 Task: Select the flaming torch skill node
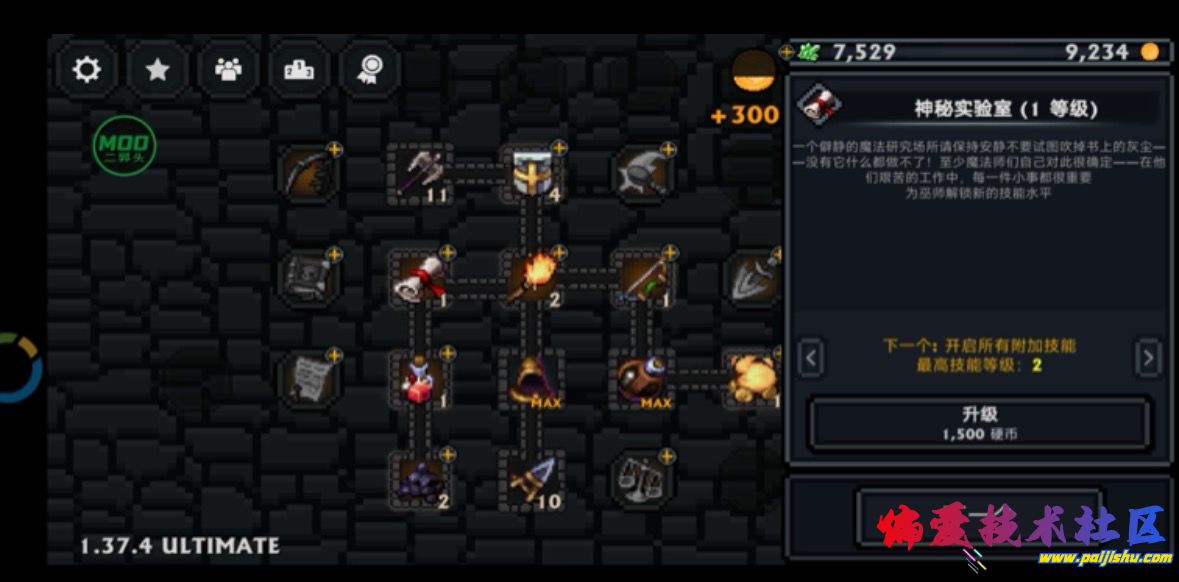point(531,278)
